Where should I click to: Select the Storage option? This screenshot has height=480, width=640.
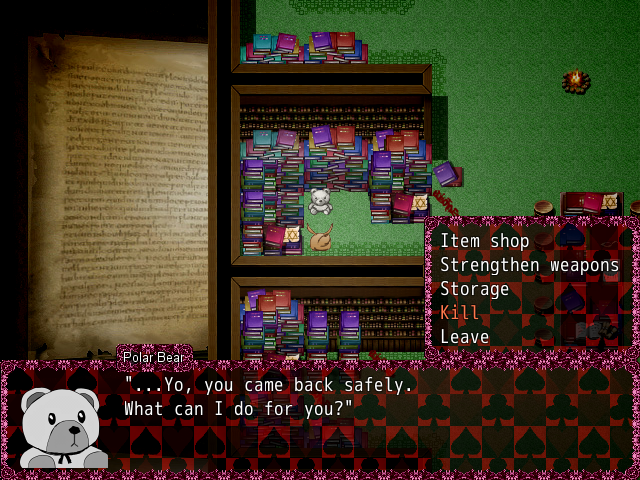pyautogui.click(x=475, y=289)
